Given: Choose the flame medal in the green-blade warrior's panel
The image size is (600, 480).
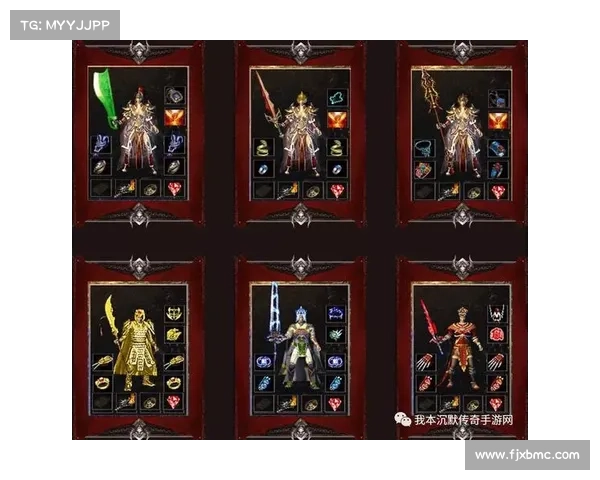Looking at the screenshot, I should (175, 120).
